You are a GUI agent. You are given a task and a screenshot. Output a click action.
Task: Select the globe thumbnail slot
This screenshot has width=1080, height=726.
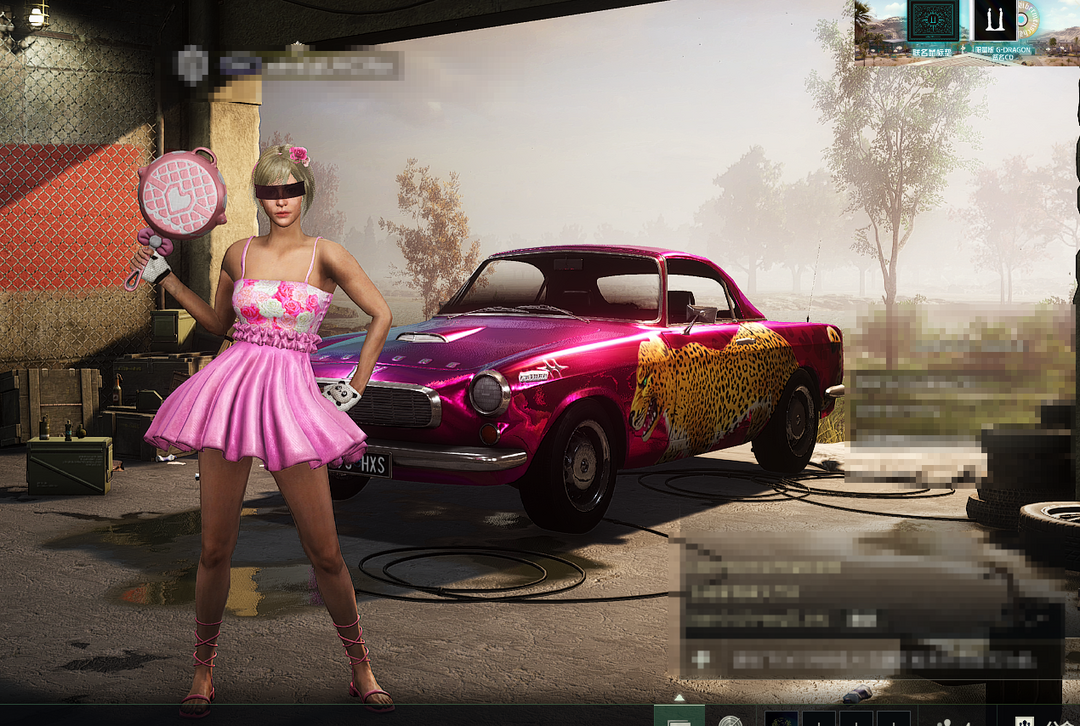point(781,719)
